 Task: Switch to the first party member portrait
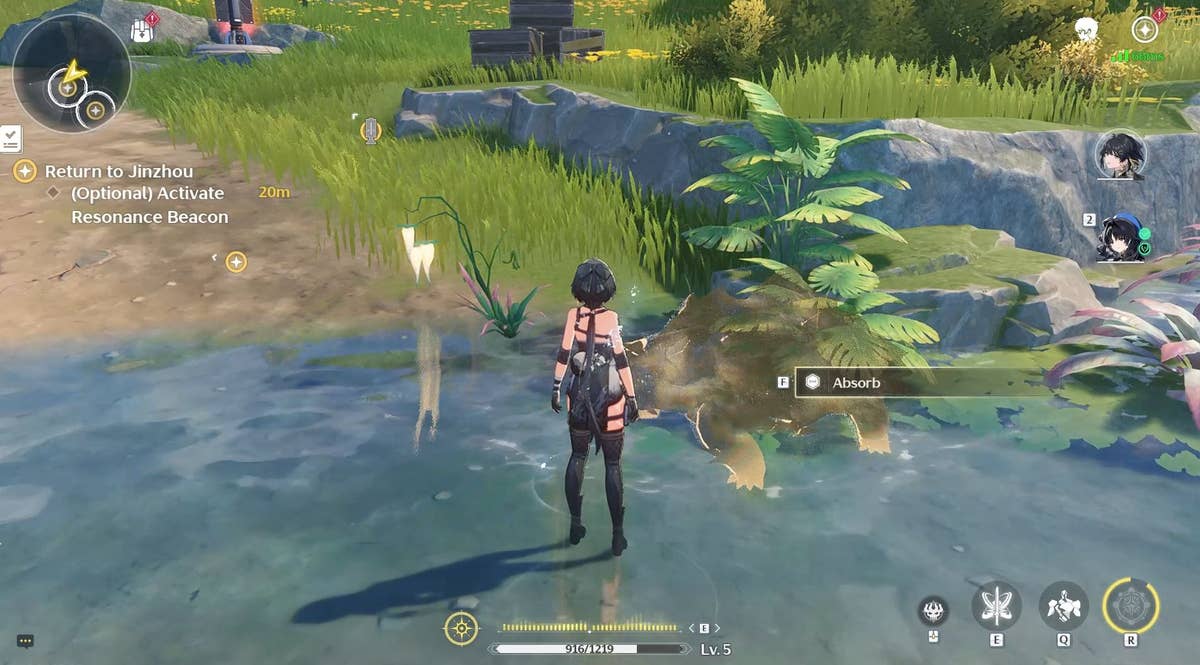coord(1120,155)
